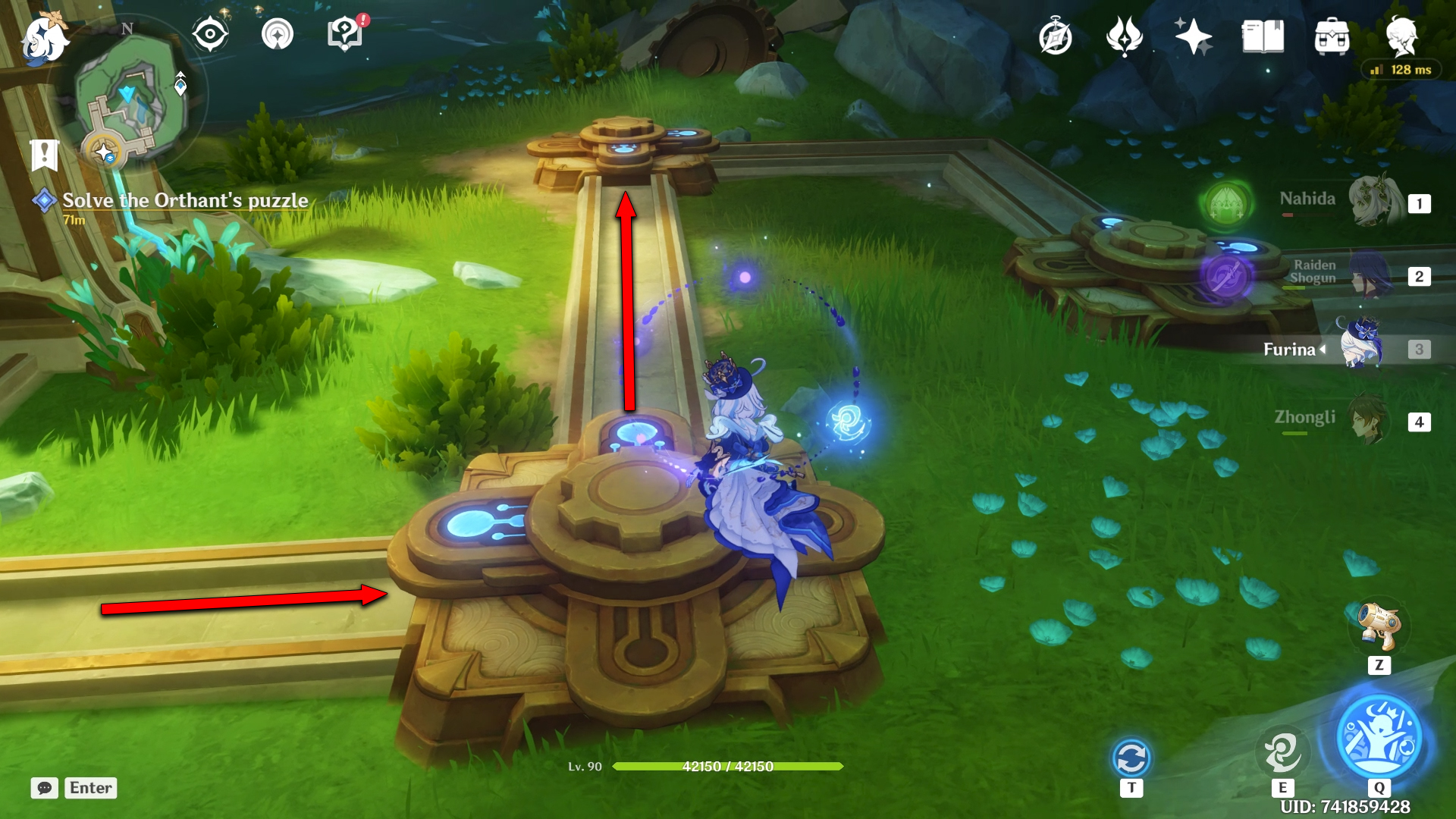
Task: Select the Solve the Orthant's puzzle objective
Action: pyautogui.click(x=184, y=200)
